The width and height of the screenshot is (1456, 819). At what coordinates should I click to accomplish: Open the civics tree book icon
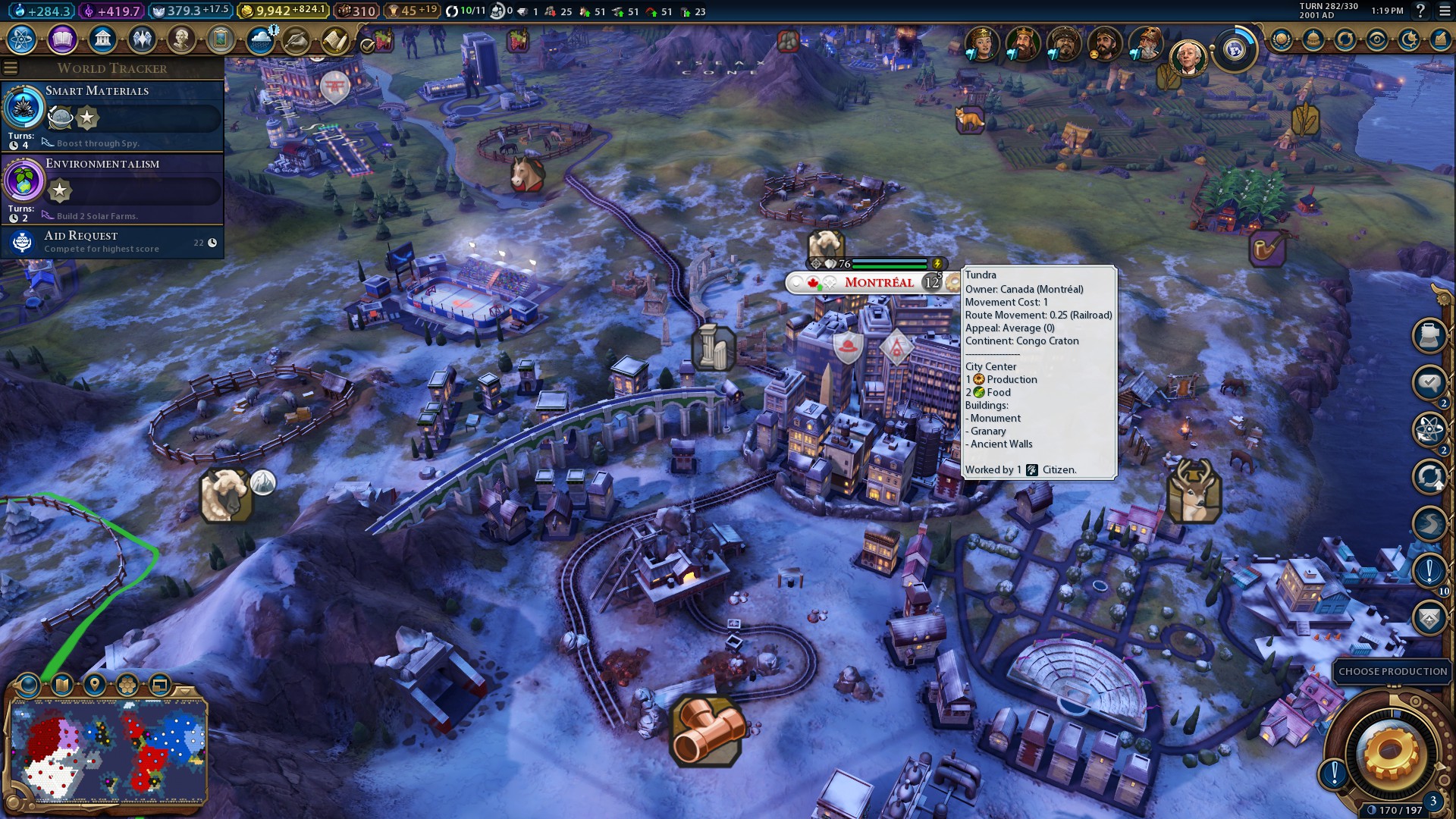(62, 39)
